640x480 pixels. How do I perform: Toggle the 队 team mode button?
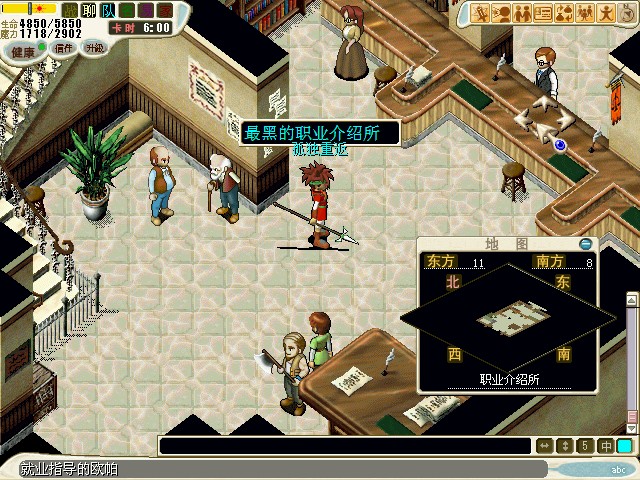click(x=108, y=10)
